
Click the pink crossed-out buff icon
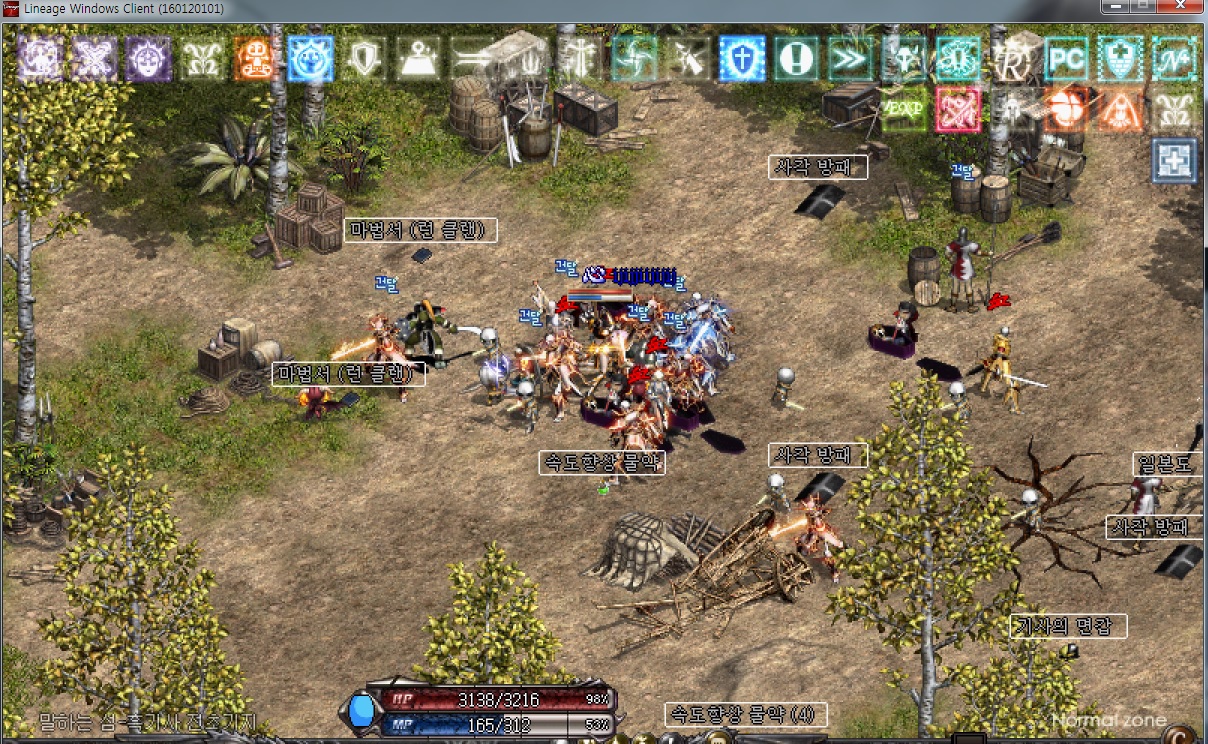(958, 109)
